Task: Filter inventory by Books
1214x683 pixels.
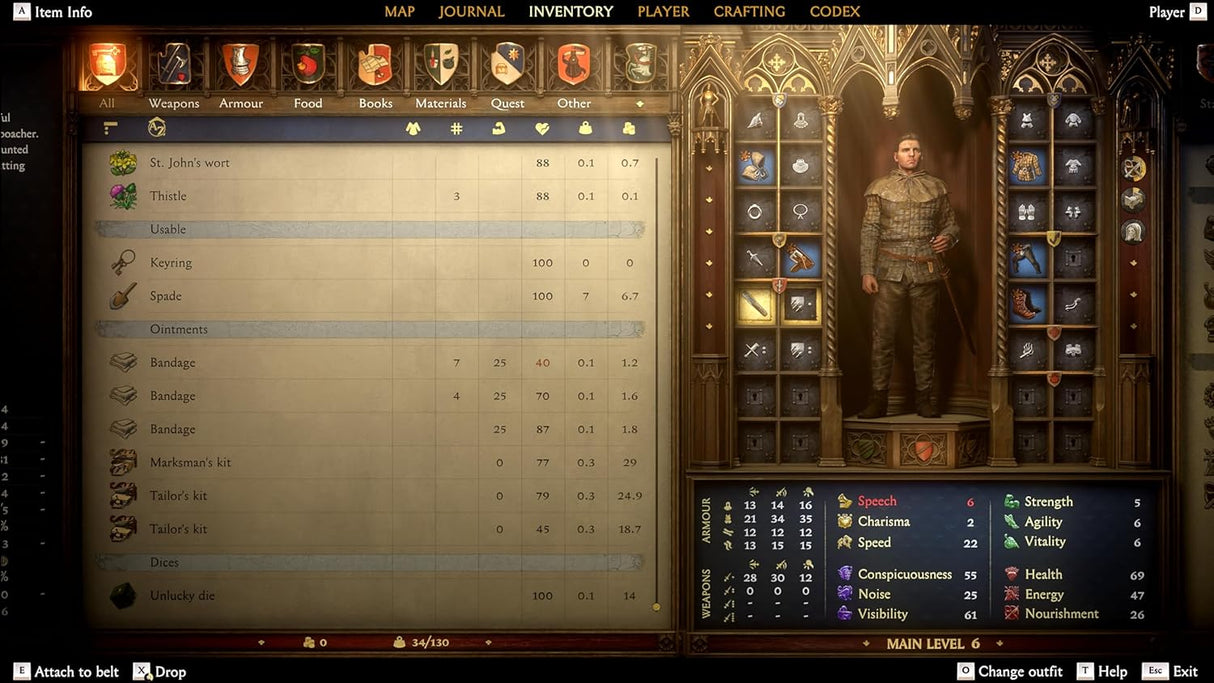Action: coord(375,66)
